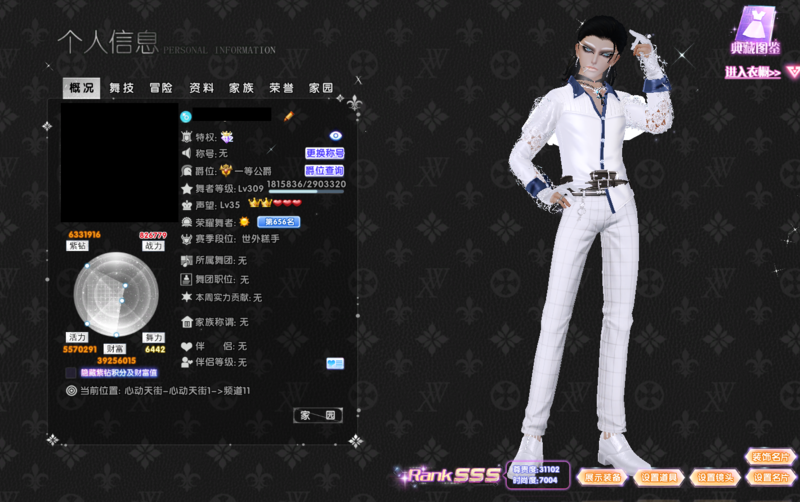Click the 展示装备 show equipment button

(x=603, y=477)
